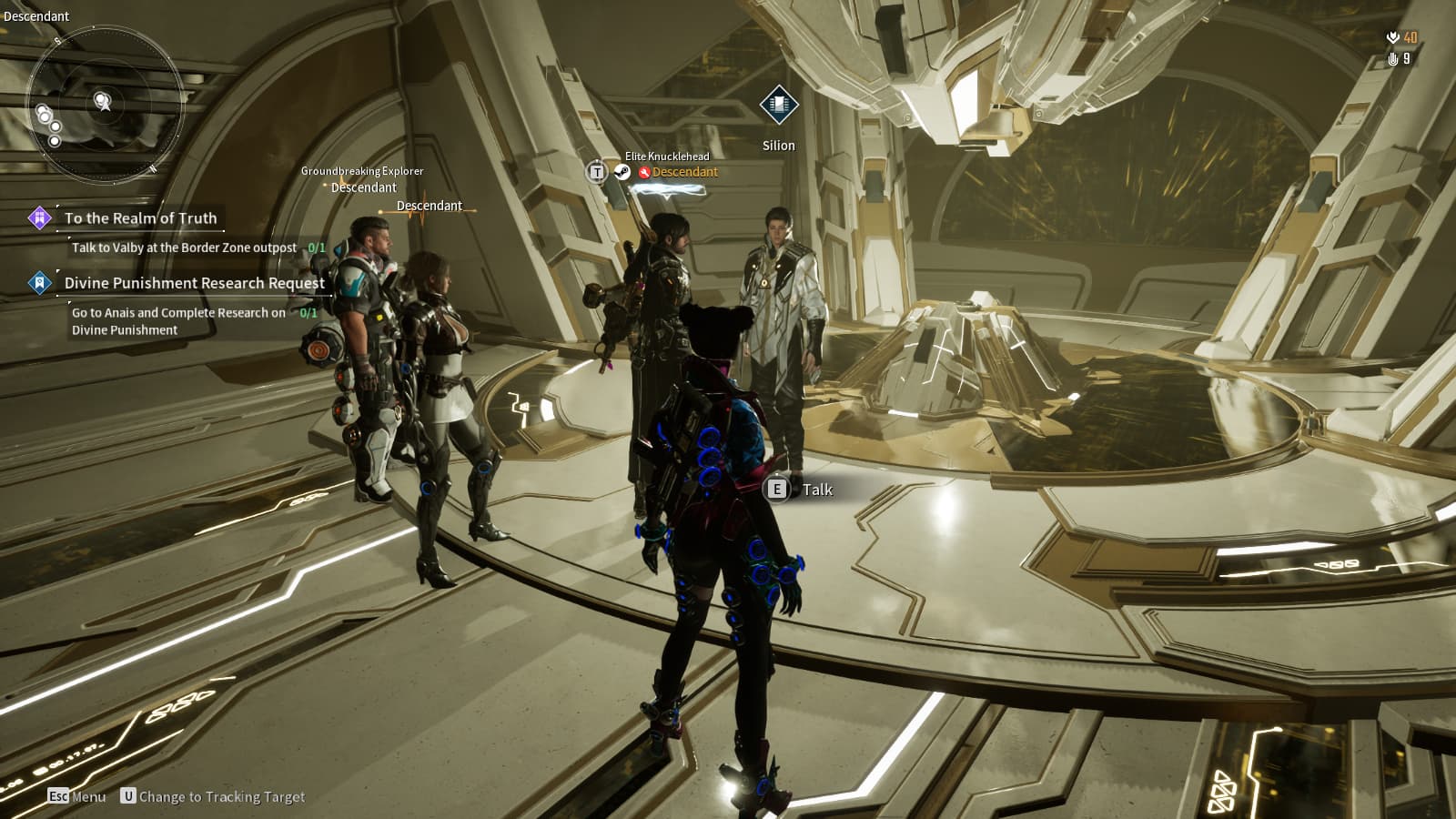Select the To the Realm of Truth quest

pos(140,218)
